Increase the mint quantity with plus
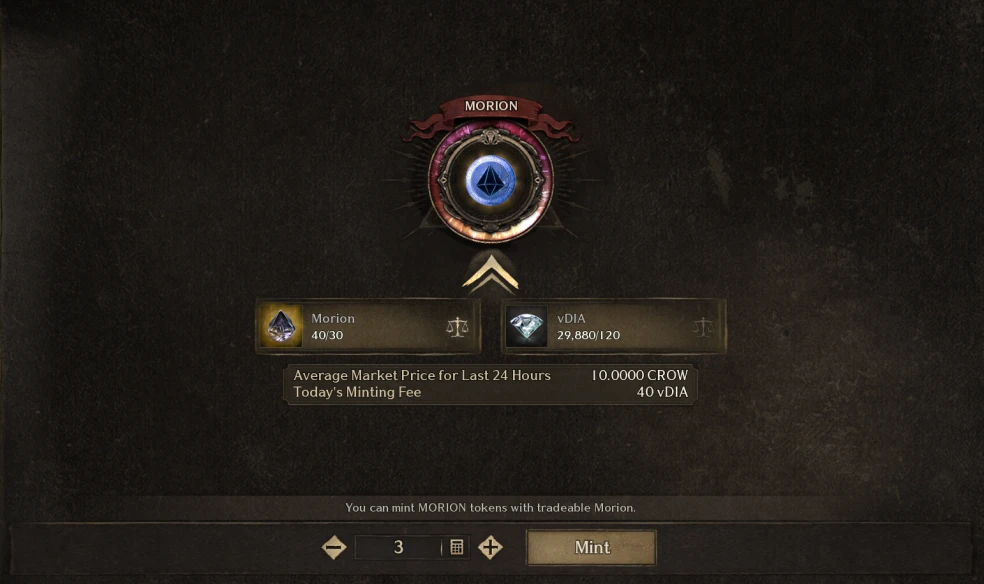 click(490, 547)
